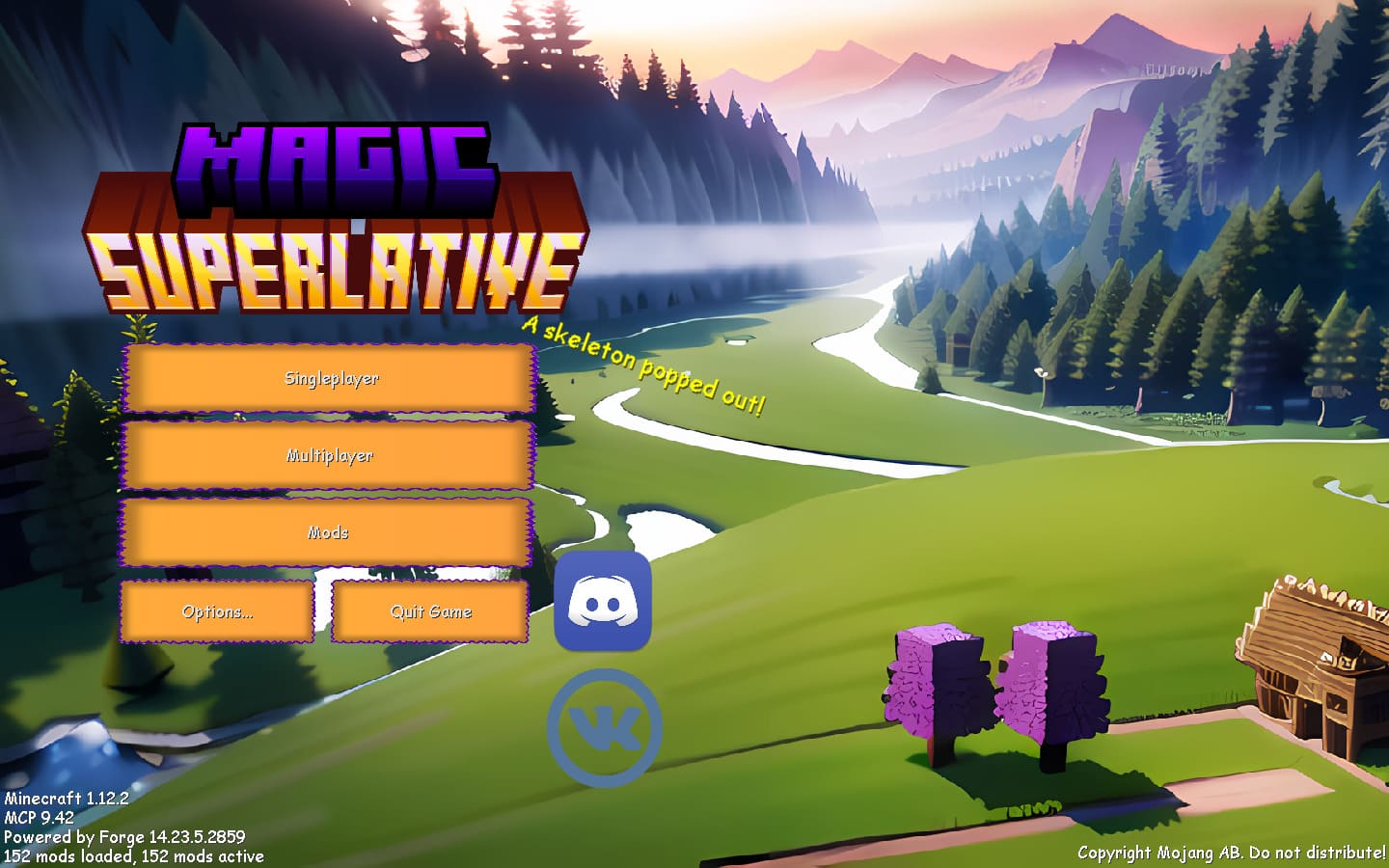Open Singleplayer mode
Screen dimensions: 1389x868
pyautogui.click(x=331, y=379)
